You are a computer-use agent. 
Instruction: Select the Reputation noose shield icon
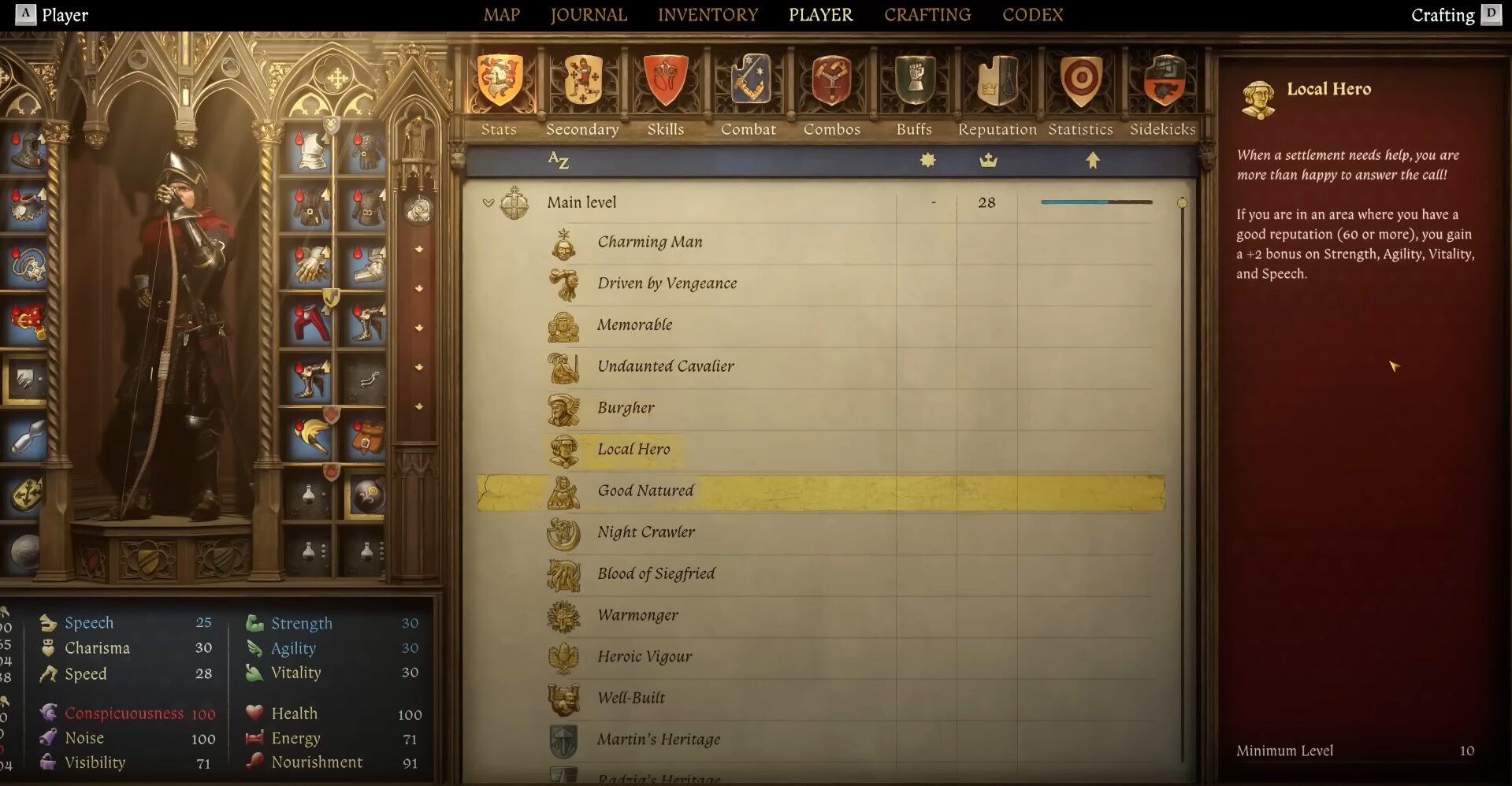click(x=996, y=81)
